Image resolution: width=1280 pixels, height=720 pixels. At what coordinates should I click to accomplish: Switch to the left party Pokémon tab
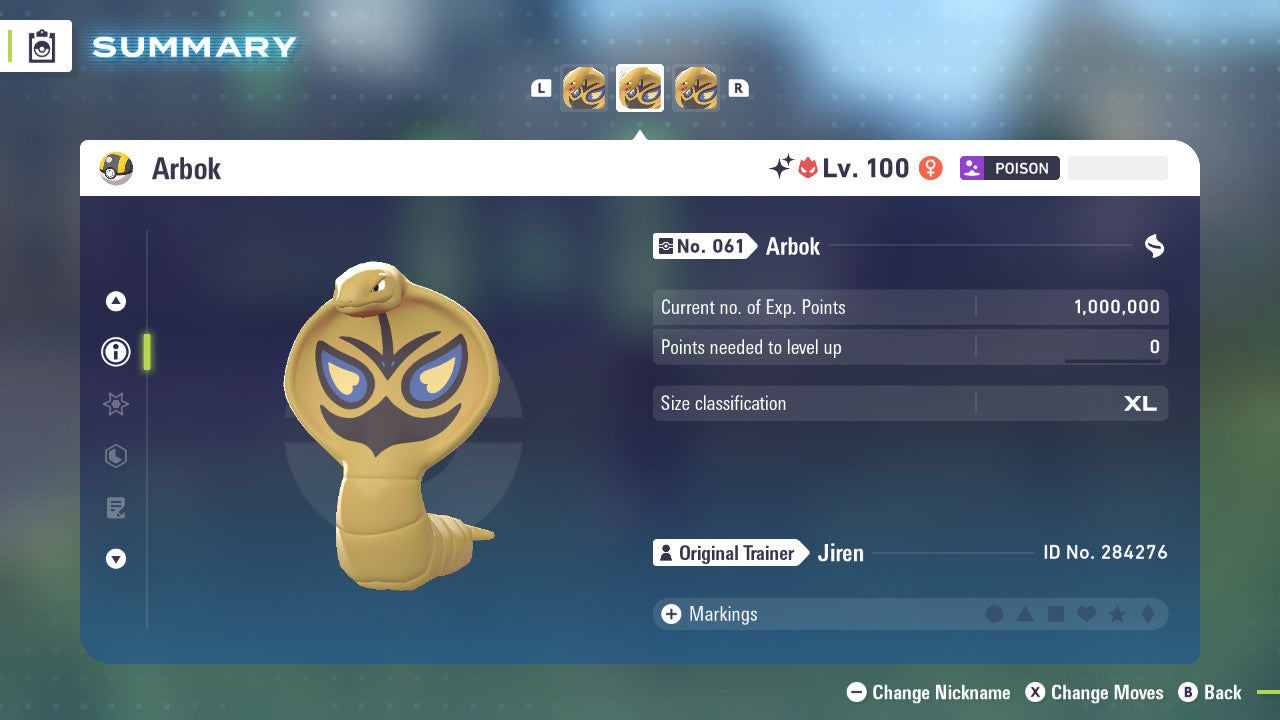click(x=585, y=88)
